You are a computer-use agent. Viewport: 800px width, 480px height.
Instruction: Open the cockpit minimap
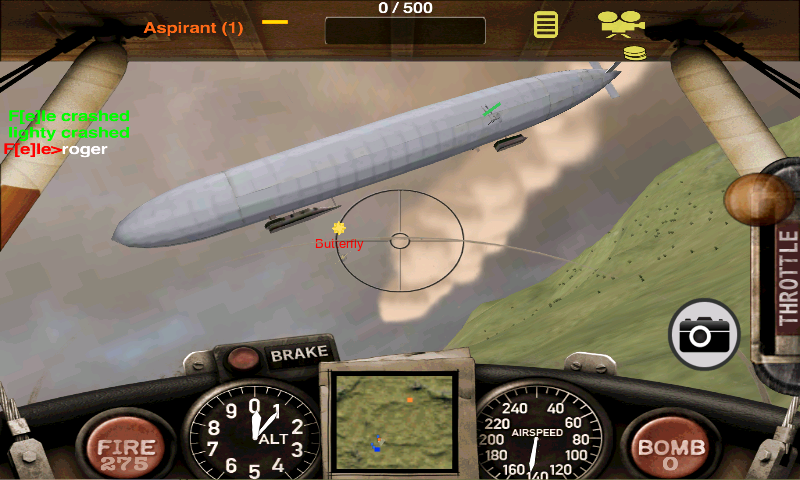click(397, 420)
